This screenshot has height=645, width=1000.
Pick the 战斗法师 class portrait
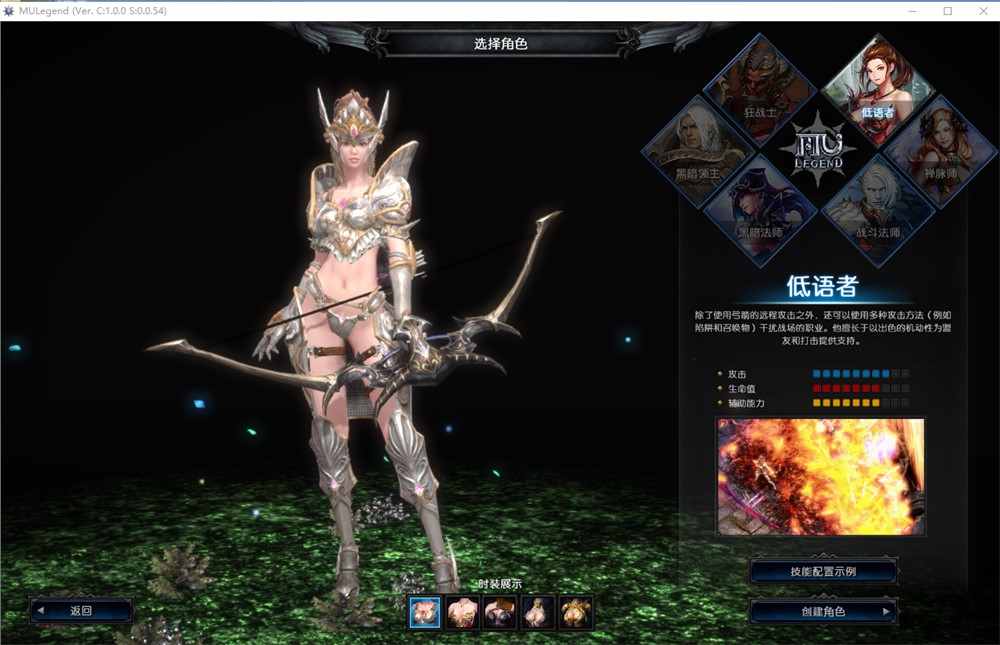[x=877, y=208]
